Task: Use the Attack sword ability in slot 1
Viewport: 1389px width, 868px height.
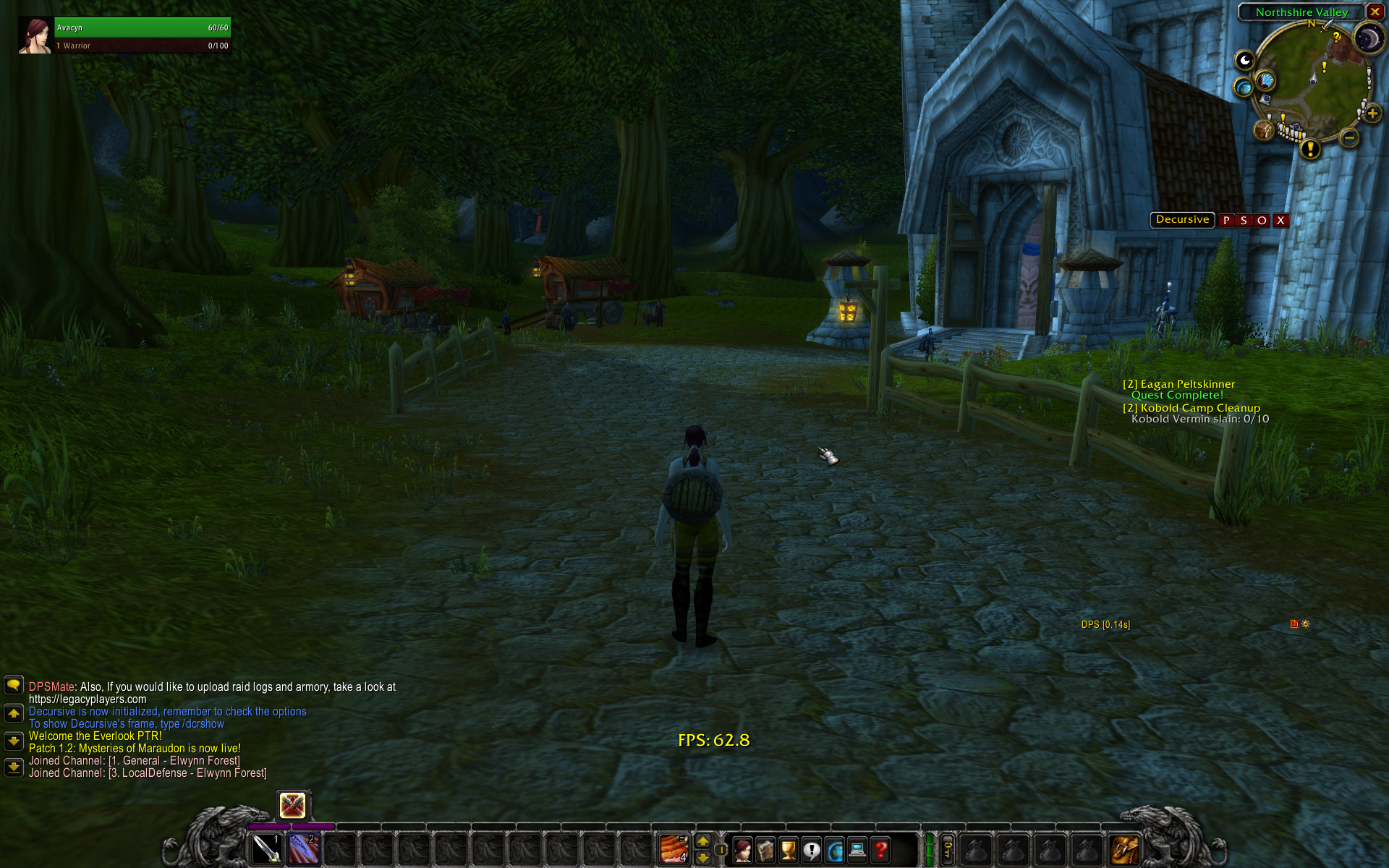Action: pyautogui.click(x=266, y=848)
